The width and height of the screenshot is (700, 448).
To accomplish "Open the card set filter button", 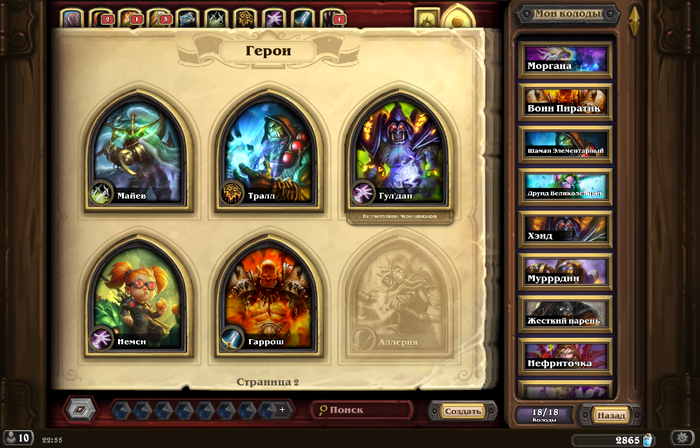I will [80, 410].
